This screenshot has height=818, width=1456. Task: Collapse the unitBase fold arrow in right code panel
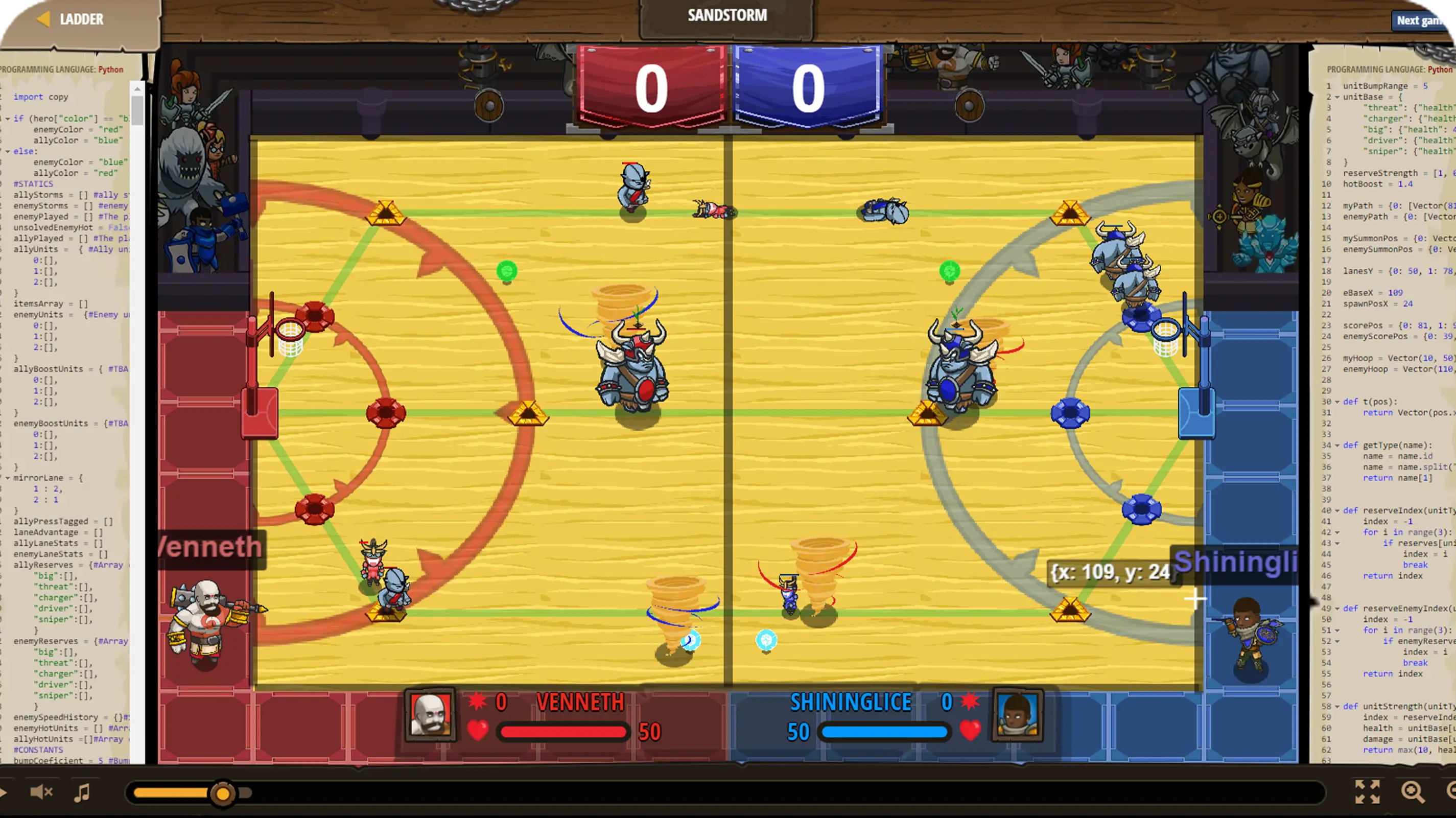(x=1337, y=97)
